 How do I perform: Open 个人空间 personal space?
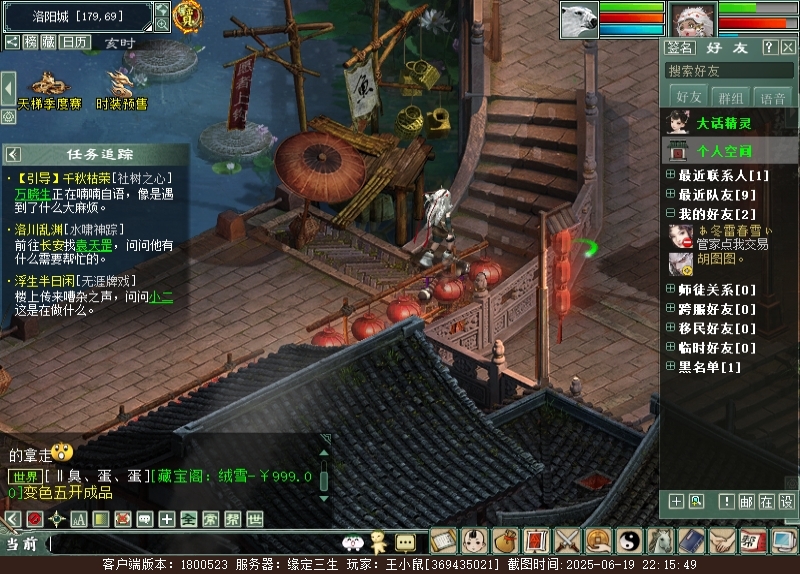[x=724, y=152]
